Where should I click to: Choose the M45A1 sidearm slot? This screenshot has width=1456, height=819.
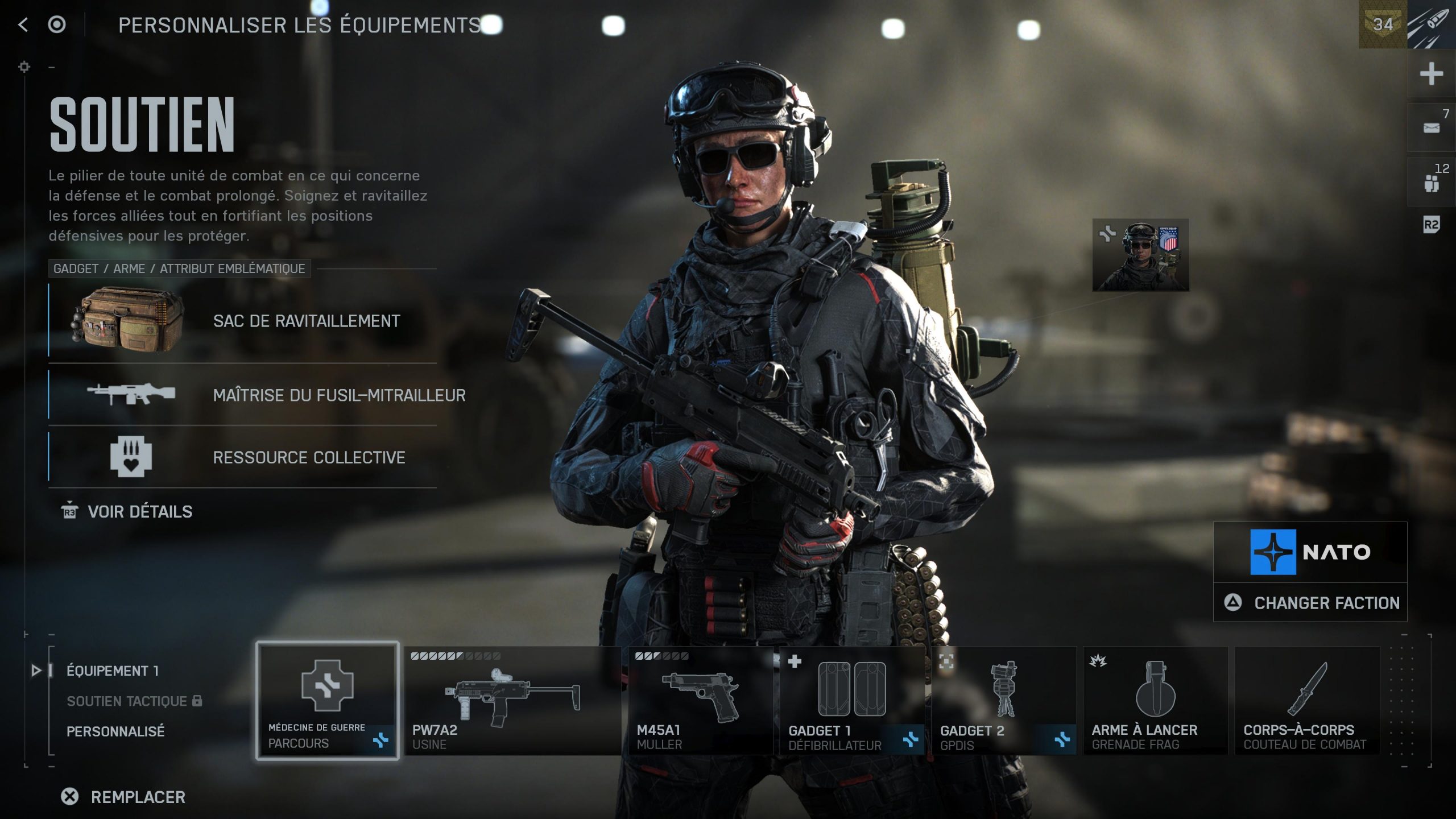coord(700,700)
